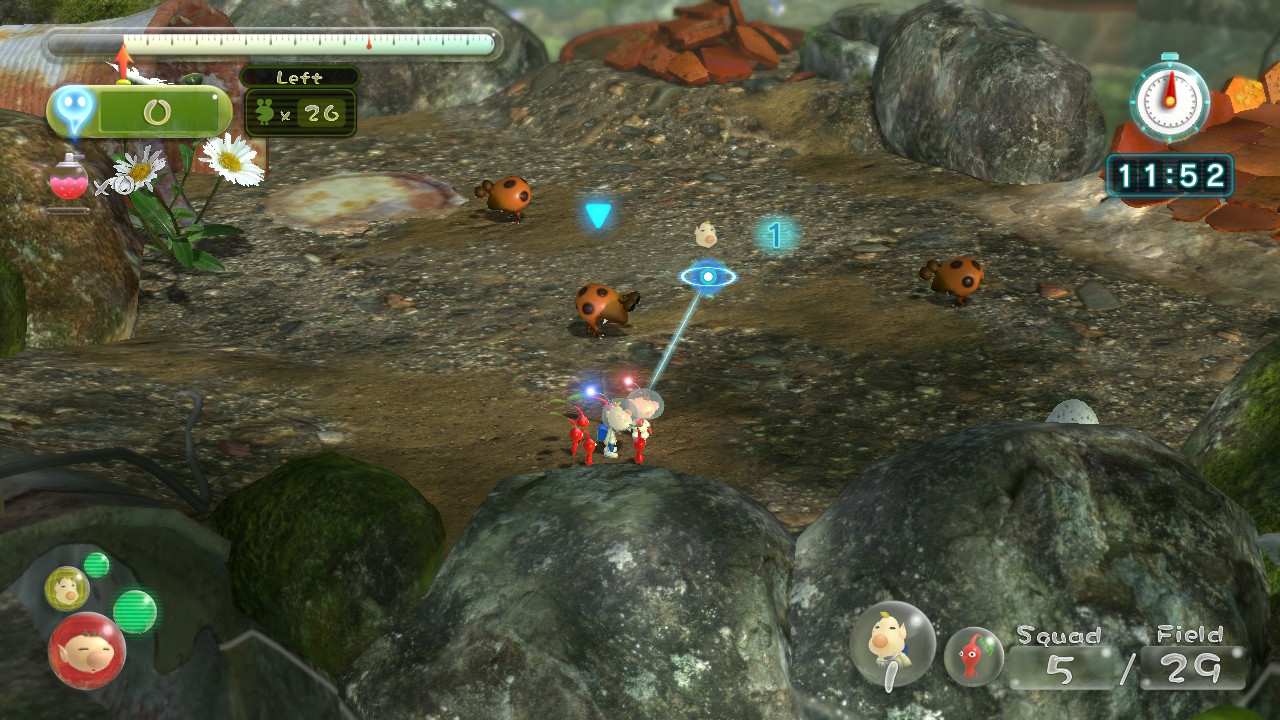The width and height of the screenshot is (1280, 720).
Task: Use the pink ultra-spicy spray bottle
Action: point(68,180)
